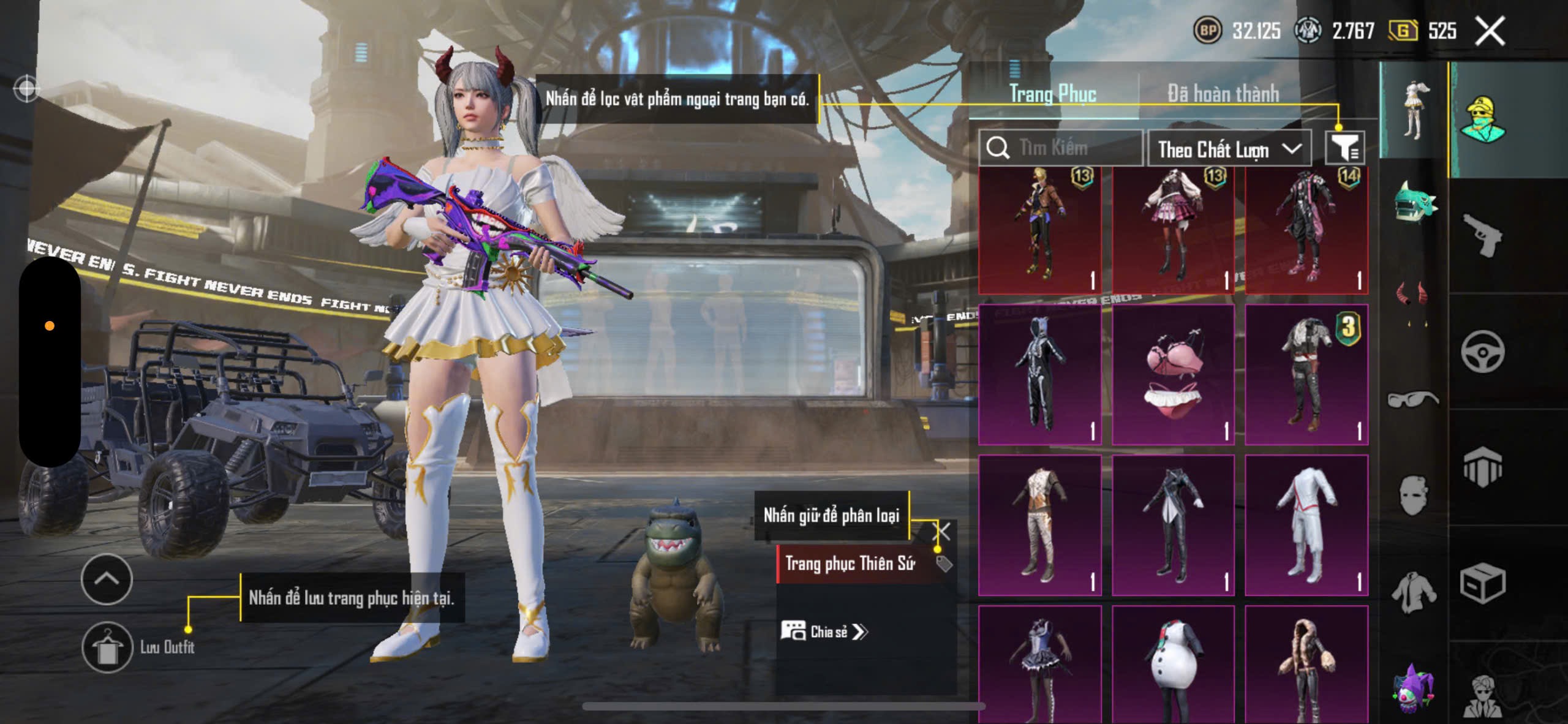1568x724 pixels.
Task: Close the Trang phục Thiên Sứ popup
Action: [941, 531]
